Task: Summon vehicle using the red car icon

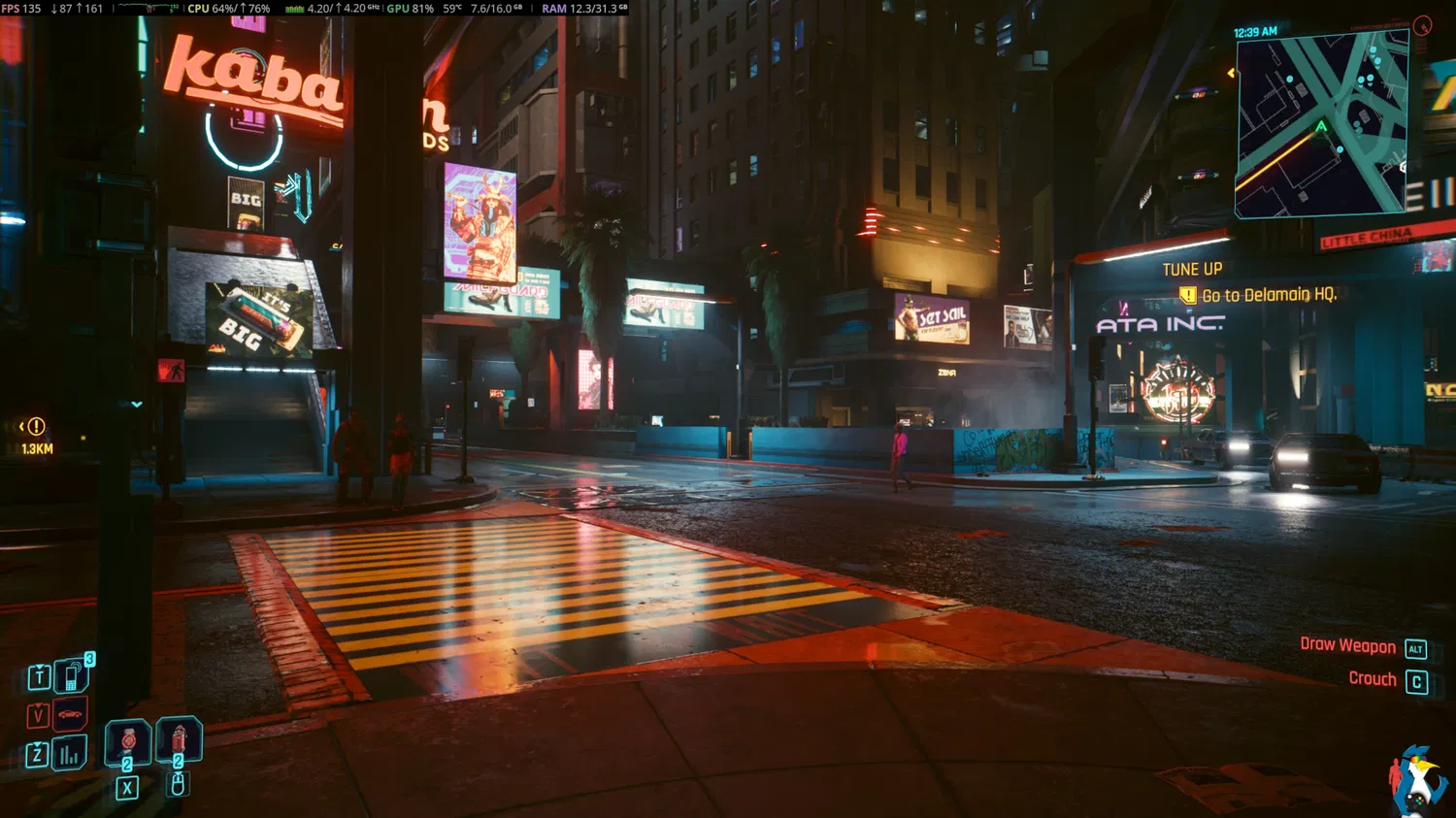Action: click(x=70, y=713)
